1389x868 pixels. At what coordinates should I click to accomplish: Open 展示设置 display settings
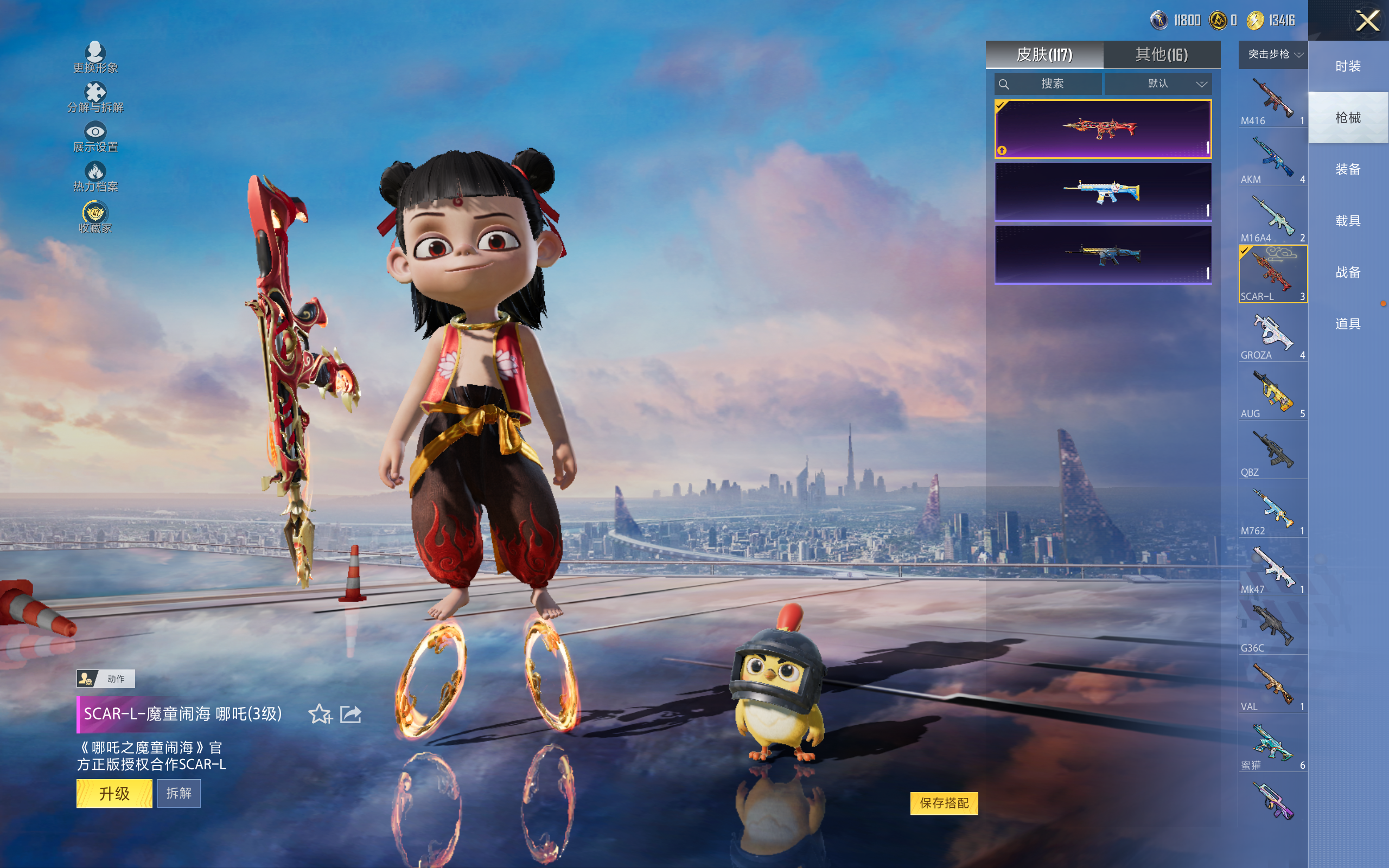click(x=95, y=138)
